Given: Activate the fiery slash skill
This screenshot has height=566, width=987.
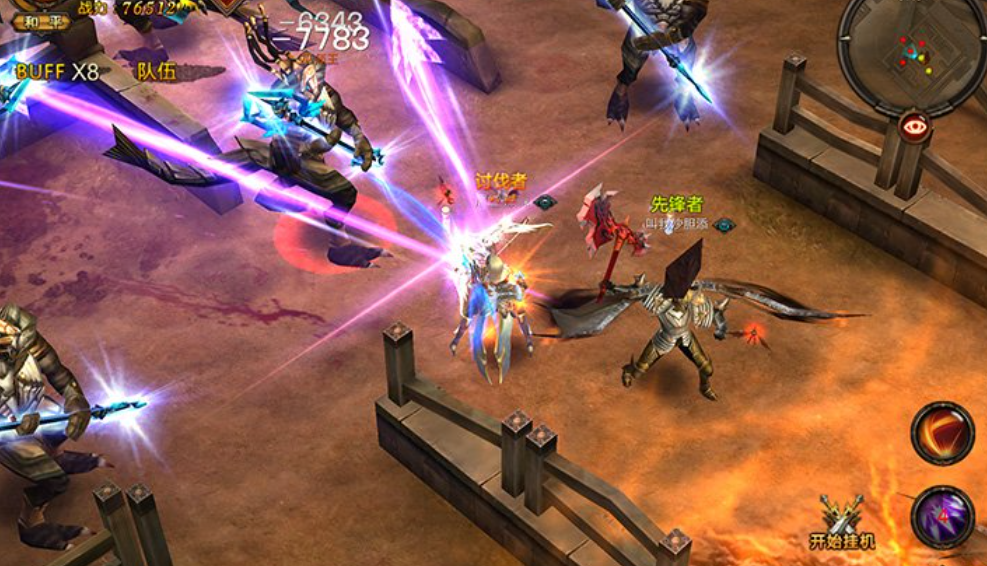Looking at the screenshot, I should 942,433.
